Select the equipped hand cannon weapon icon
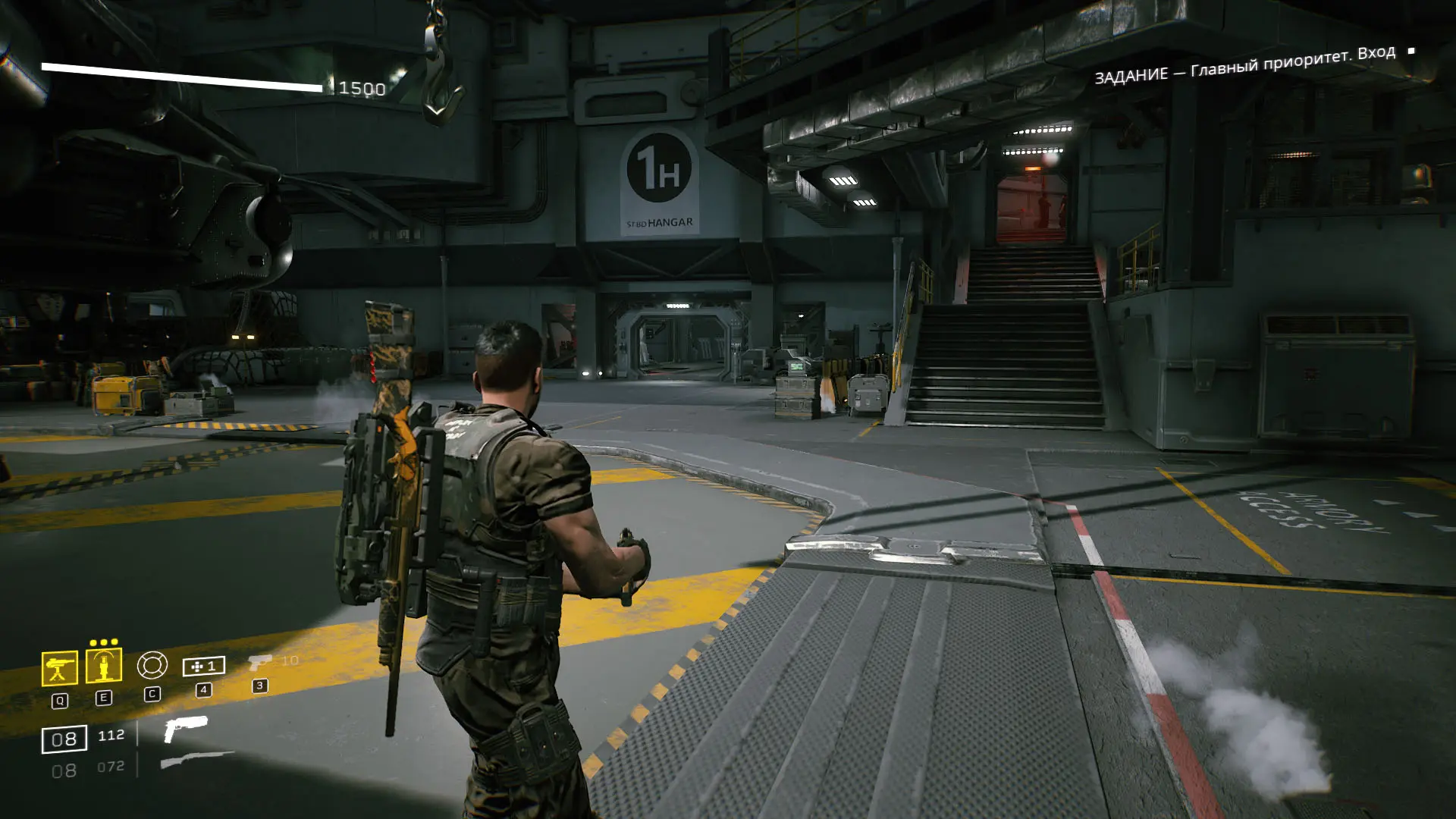The width and height of the screenshot is (1456, 819). [185, 728]
